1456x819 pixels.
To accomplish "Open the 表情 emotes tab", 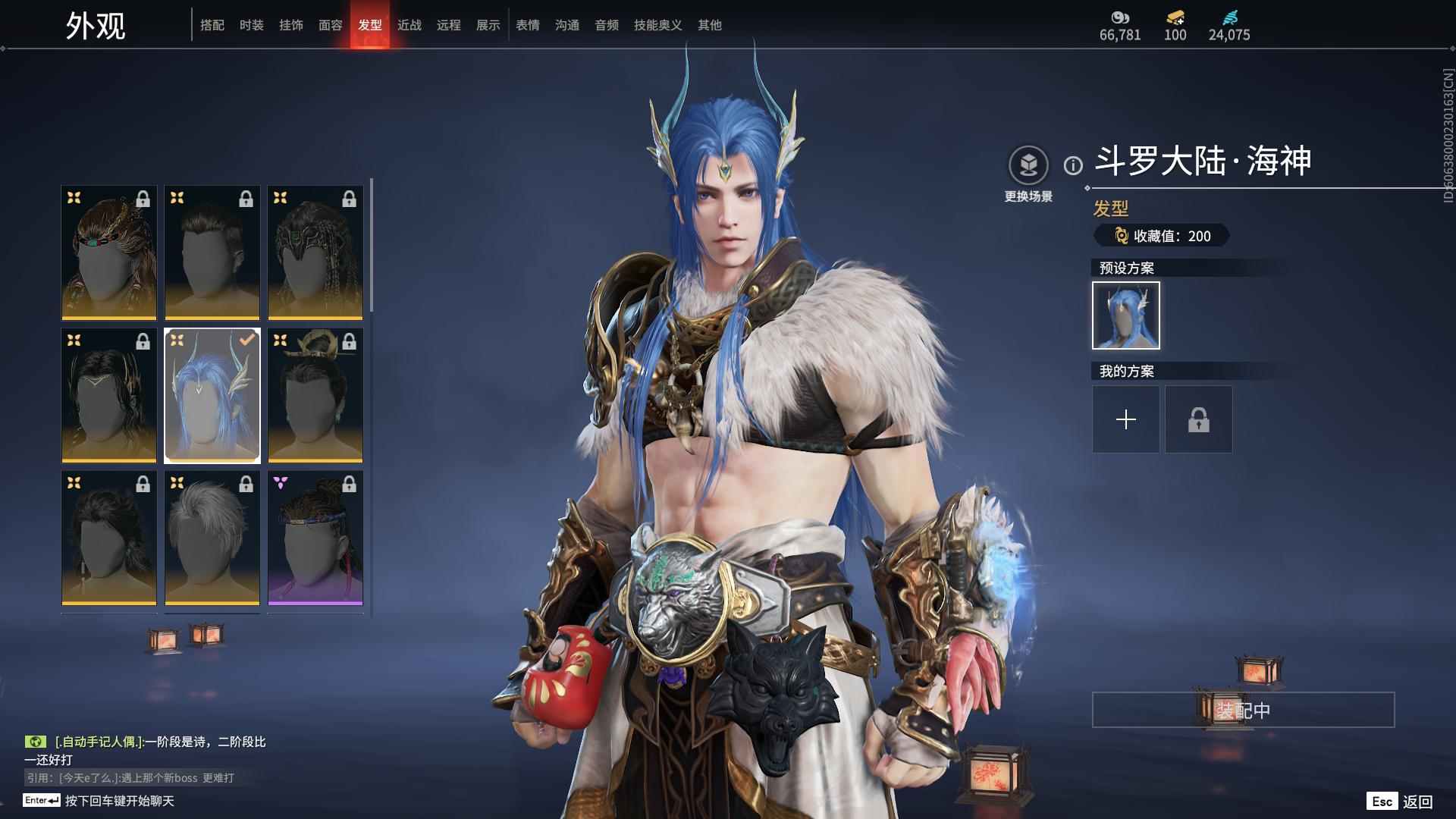I will 528,25.
